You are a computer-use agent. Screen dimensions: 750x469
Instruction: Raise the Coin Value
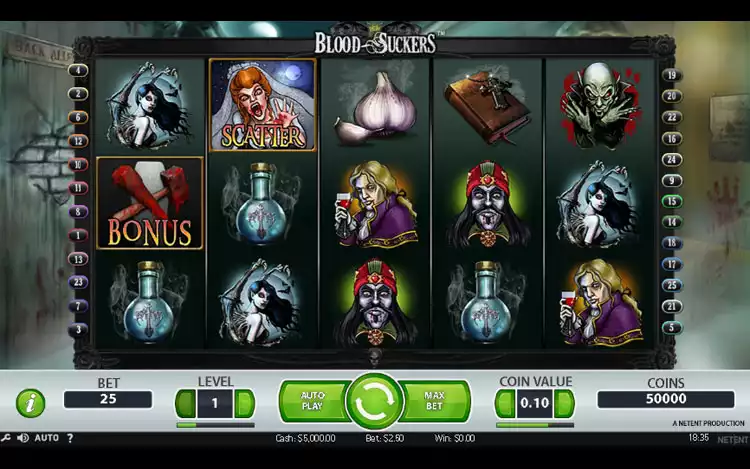click(565, 403)
